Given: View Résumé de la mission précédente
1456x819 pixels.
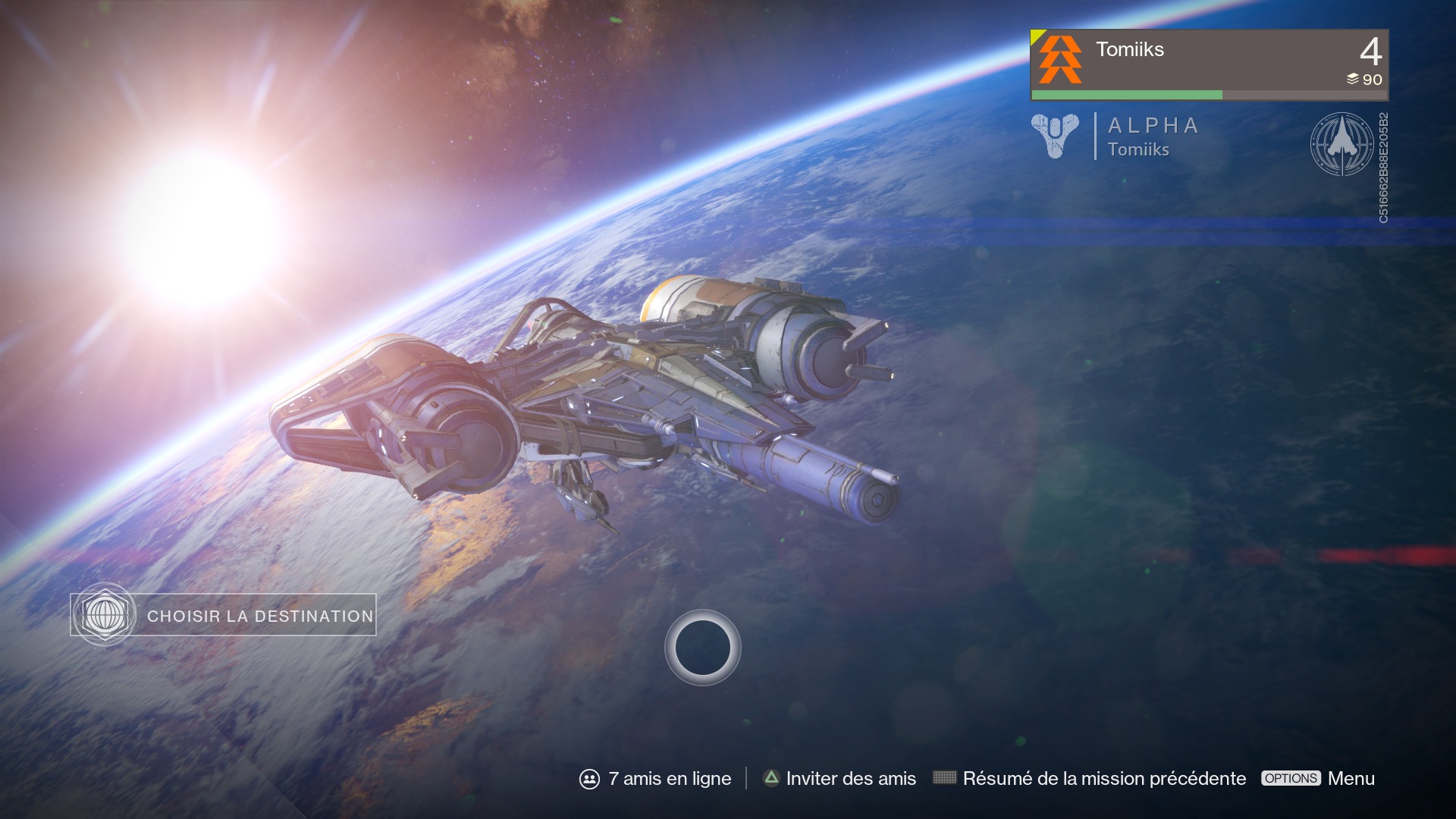Looking at the screenshot, I should (1090, 779).
